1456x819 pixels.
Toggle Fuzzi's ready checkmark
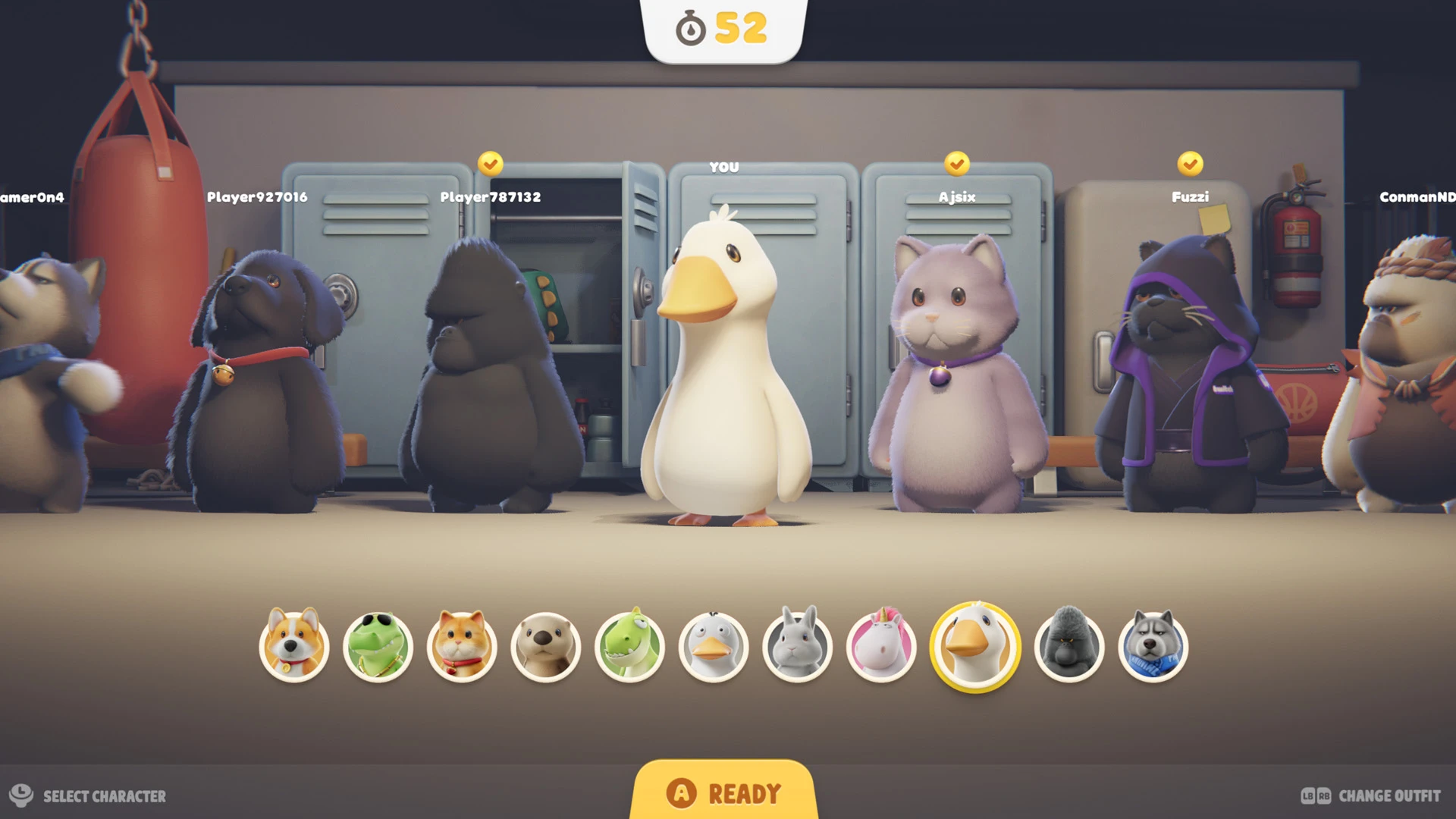tap(1190, 162)
